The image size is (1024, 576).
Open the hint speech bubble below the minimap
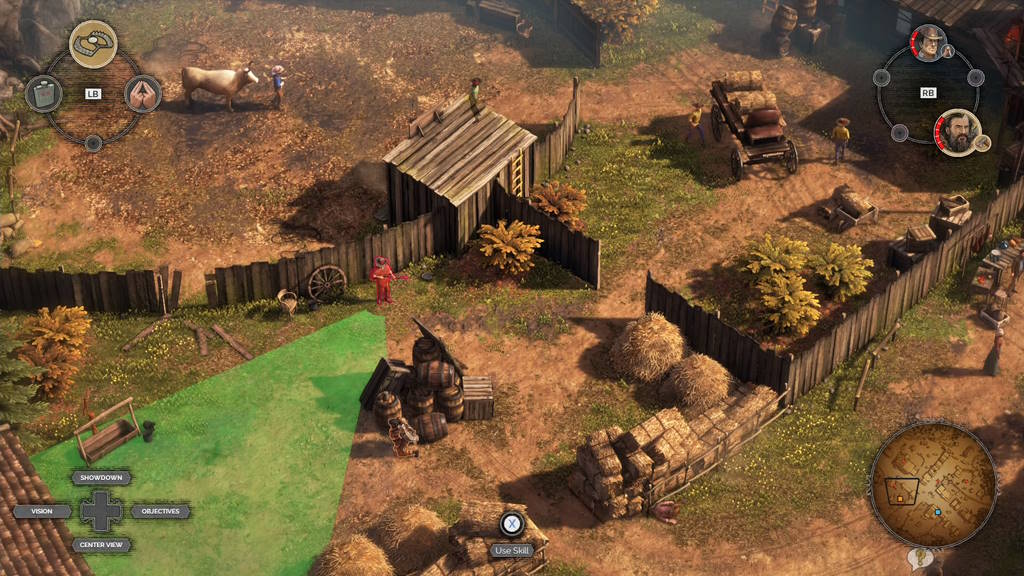pos(920,558)
